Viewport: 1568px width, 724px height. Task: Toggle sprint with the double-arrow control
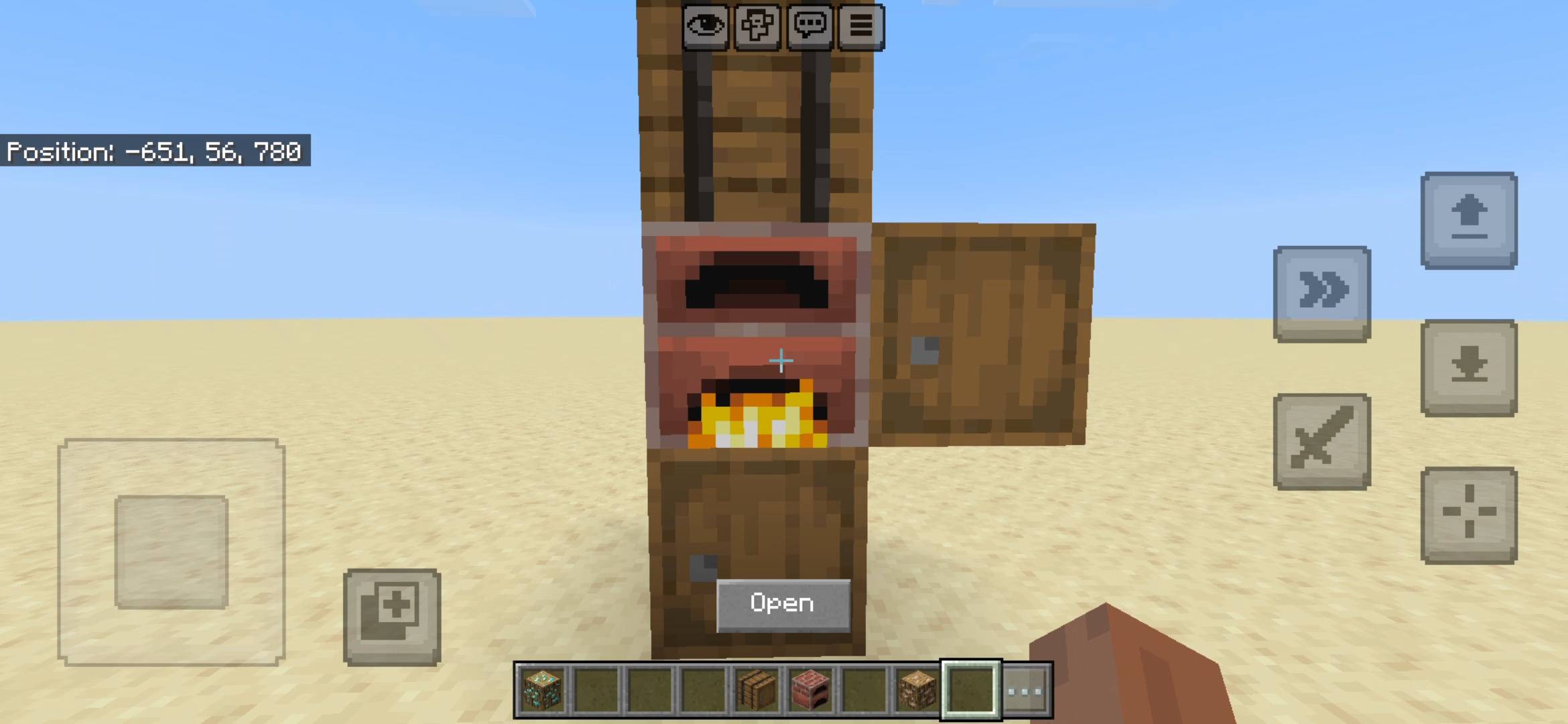tap(1321, 293)
